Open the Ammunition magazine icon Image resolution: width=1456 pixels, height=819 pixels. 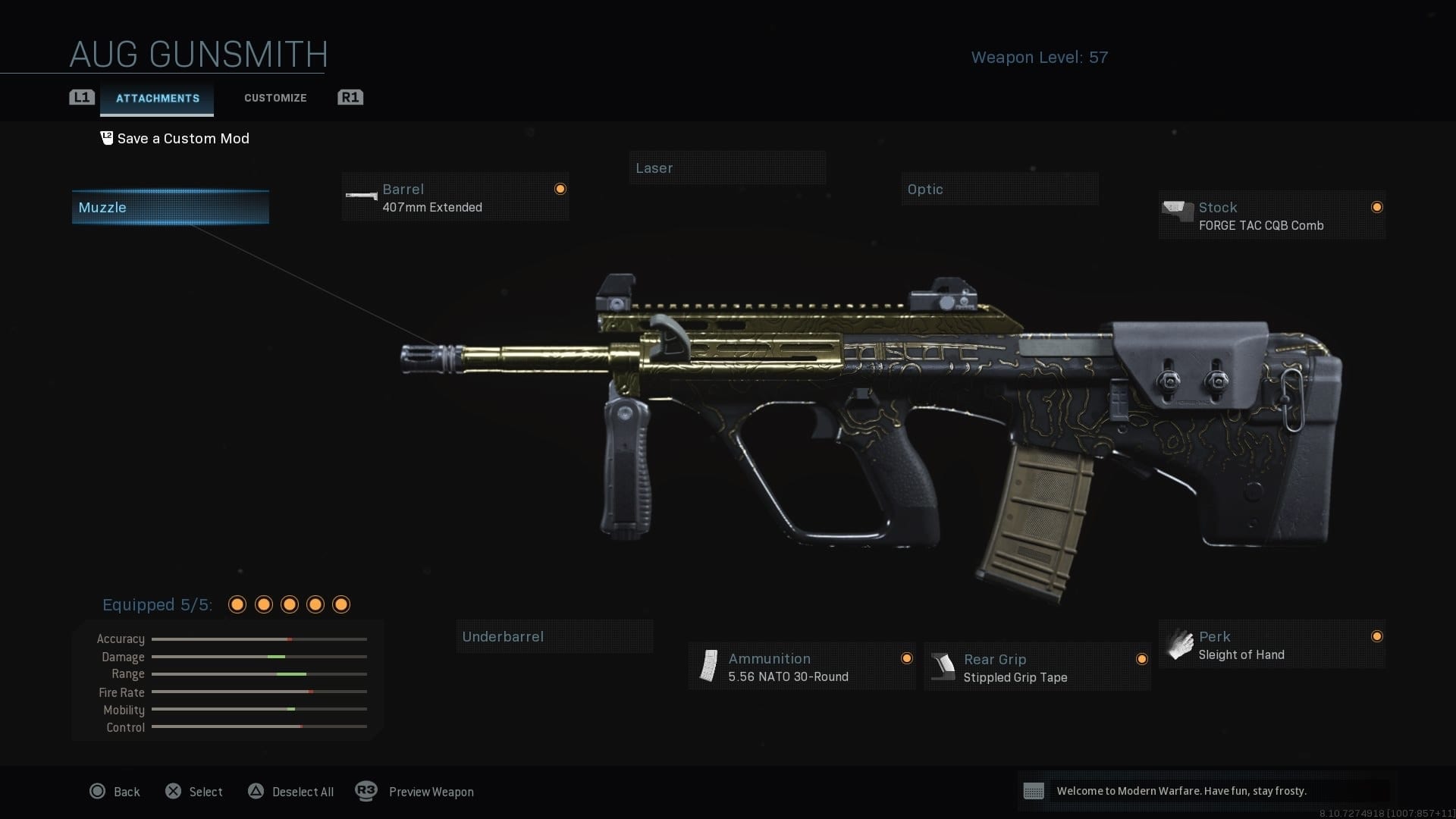pos(709,666)
